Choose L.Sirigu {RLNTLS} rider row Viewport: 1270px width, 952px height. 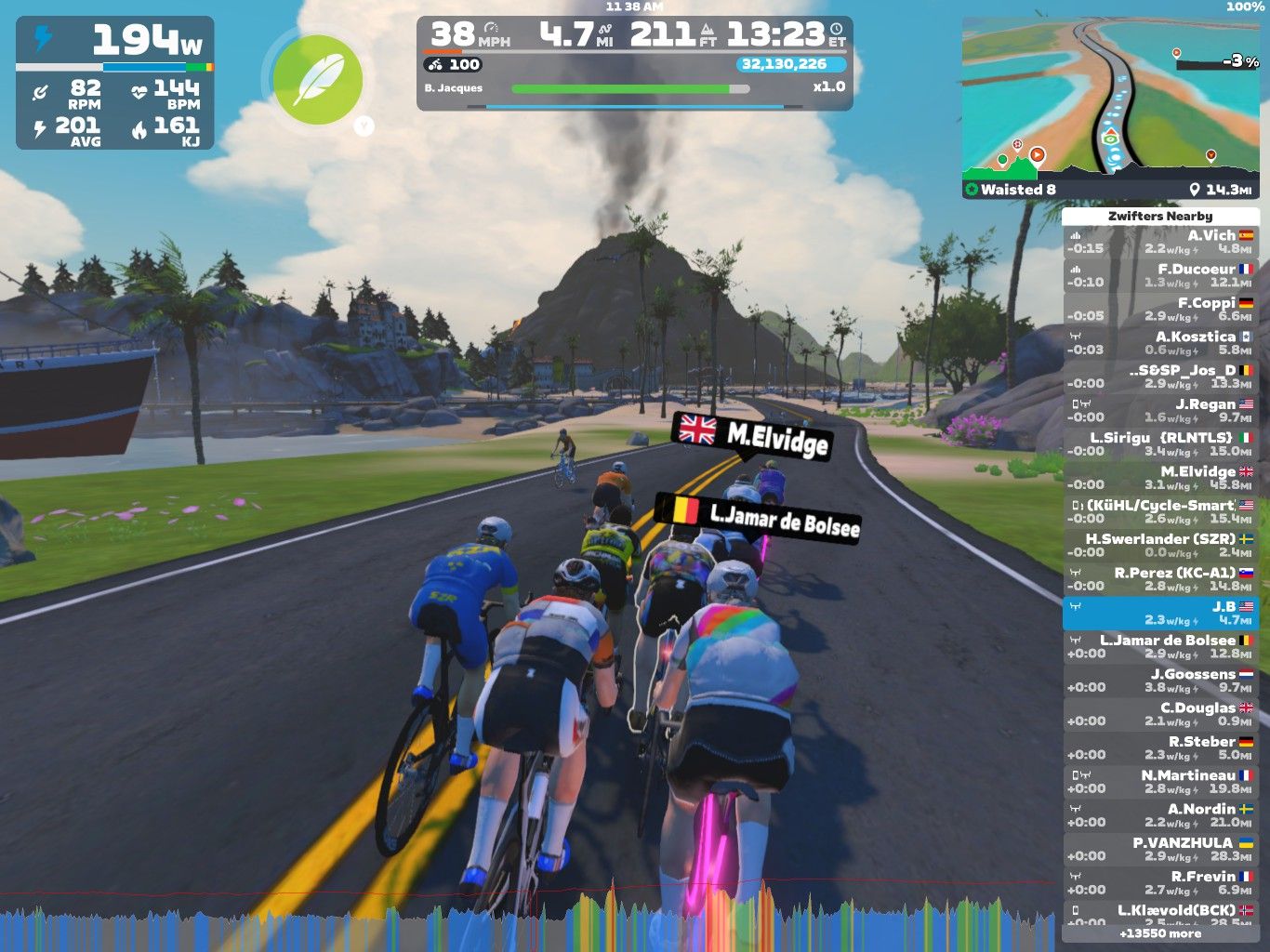pyautogui.click(x=1160, y=444)
